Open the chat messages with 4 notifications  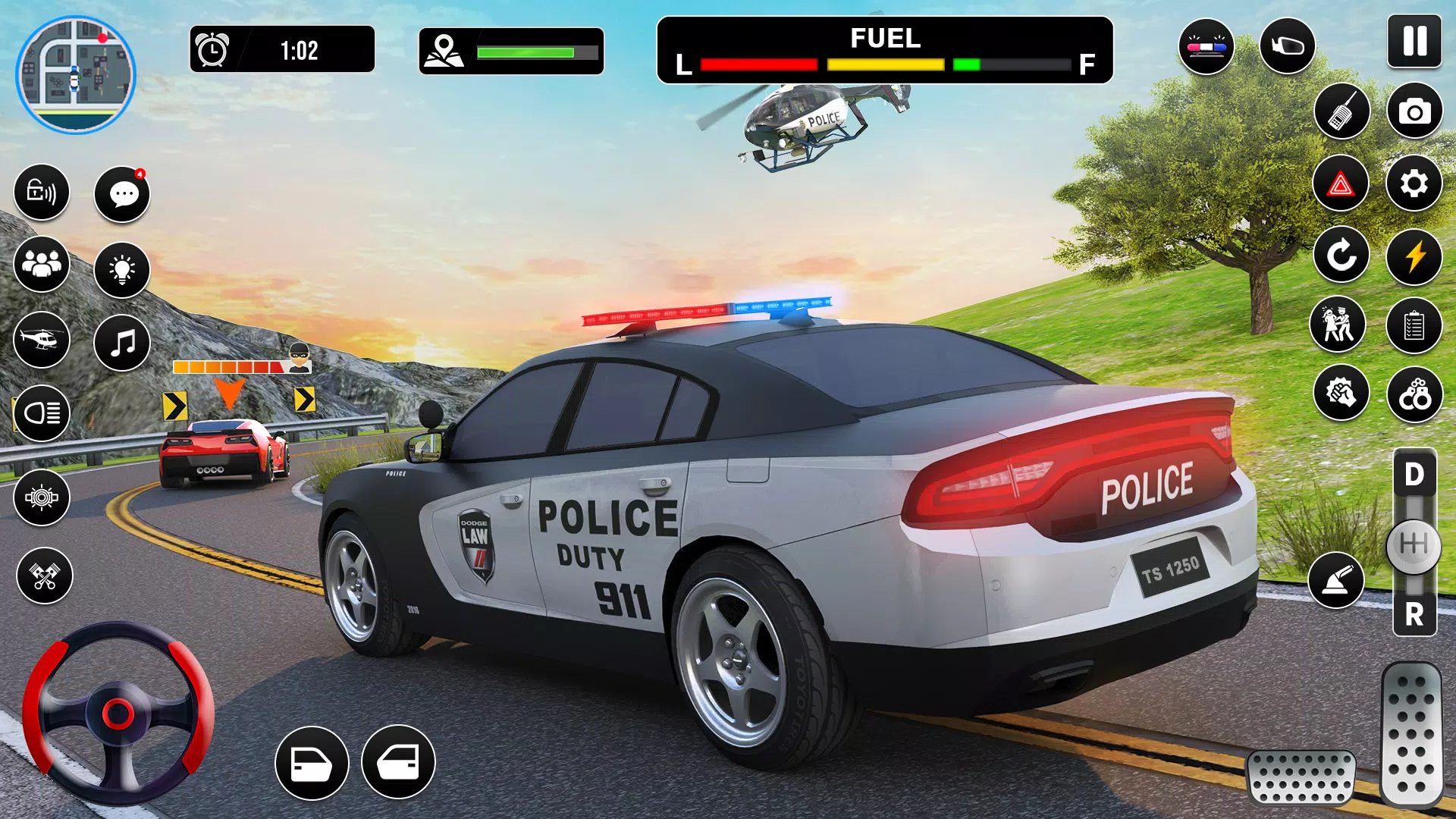pyautogui.click(x=121, y=194)
